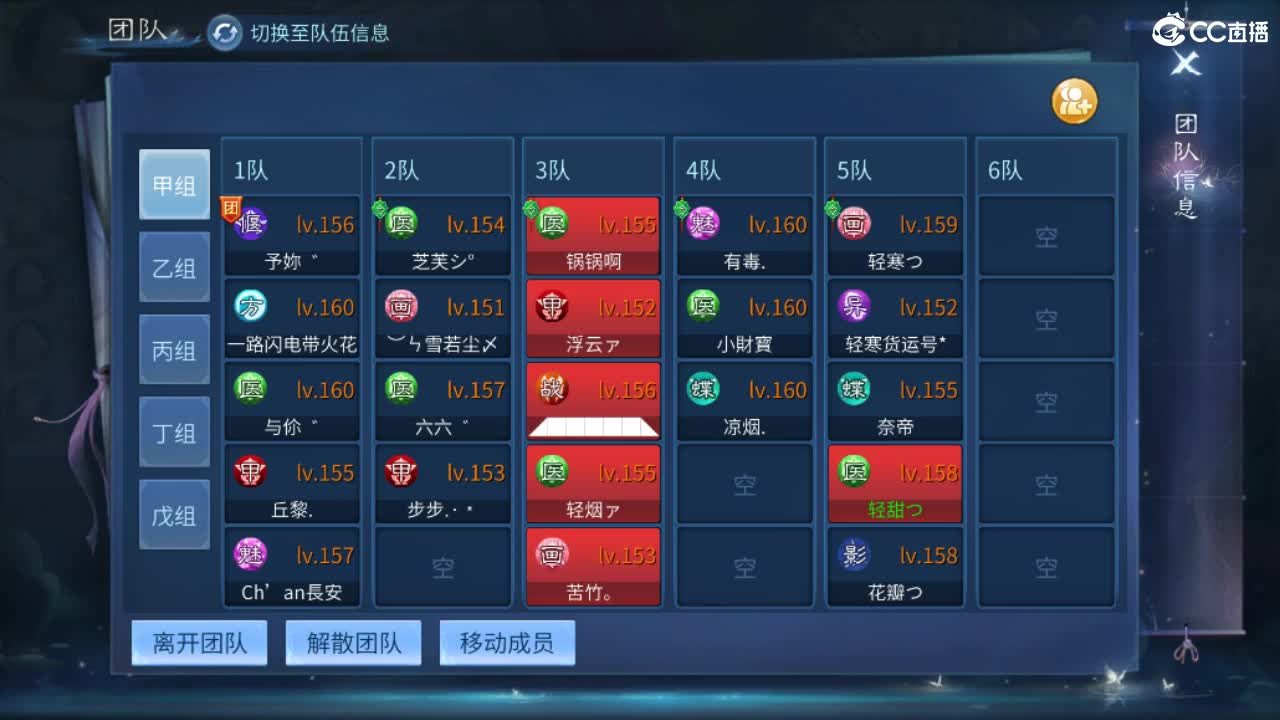Click the empty 空 slot in team 6
Screen dimensions: 1280x720
point(1047,234)
